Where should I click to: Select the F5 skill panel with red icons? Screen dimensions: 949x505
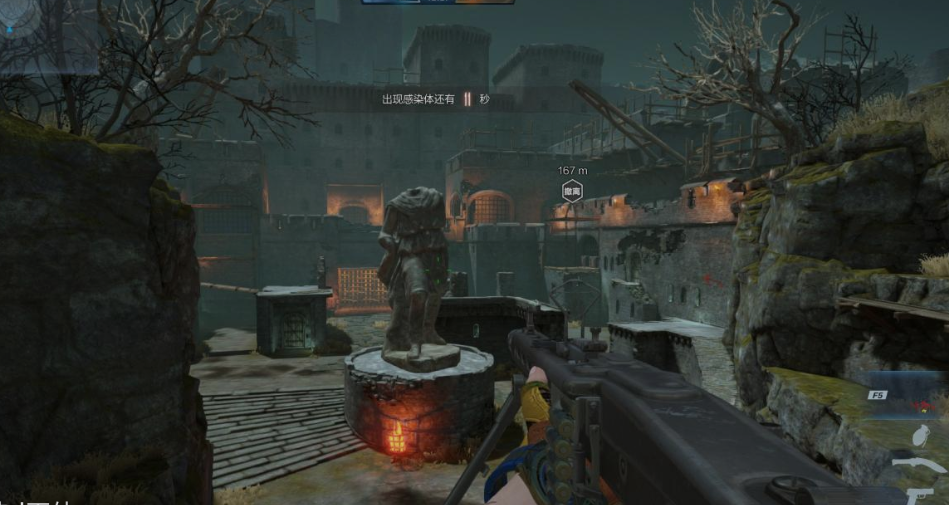[x=907, y=394]
